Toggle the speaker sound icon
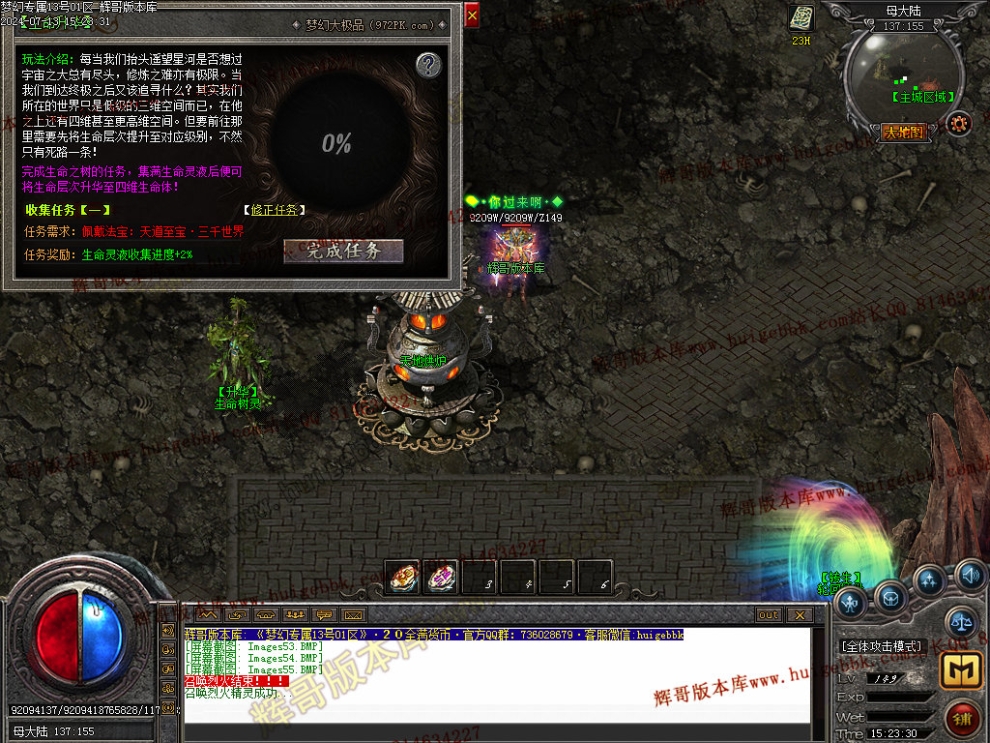The height and width of the screenshot is (743, 990). 968,575
